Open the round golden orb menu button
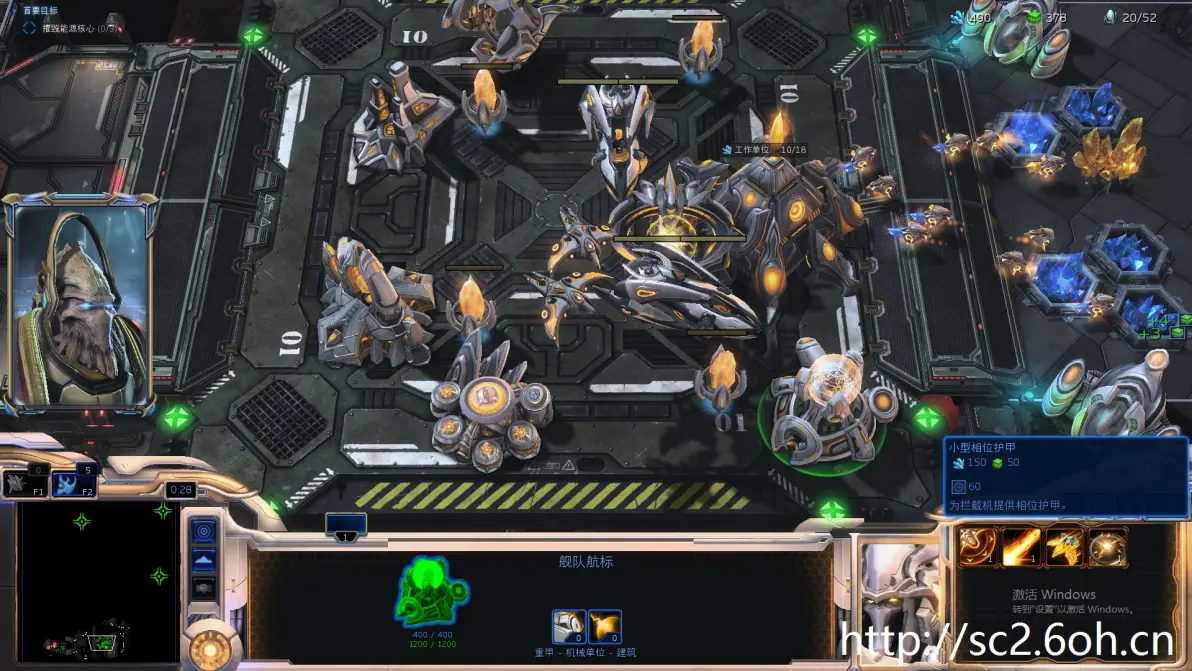Screen dimensions: 1192x671 pyautogui.click(x=210, y=649)
